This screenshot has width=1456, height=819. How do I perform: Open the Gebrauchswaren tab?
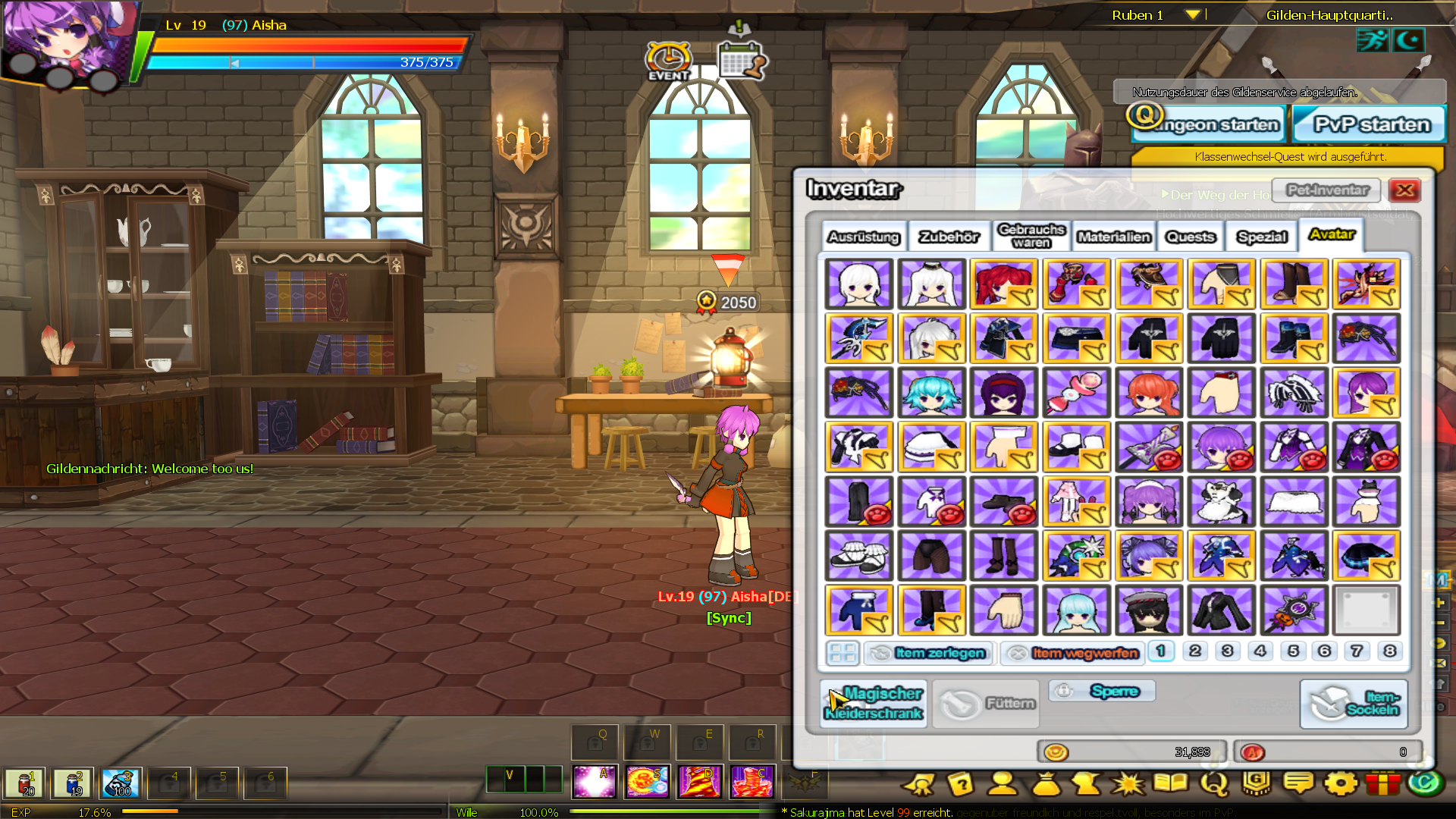click(1031, 236)
